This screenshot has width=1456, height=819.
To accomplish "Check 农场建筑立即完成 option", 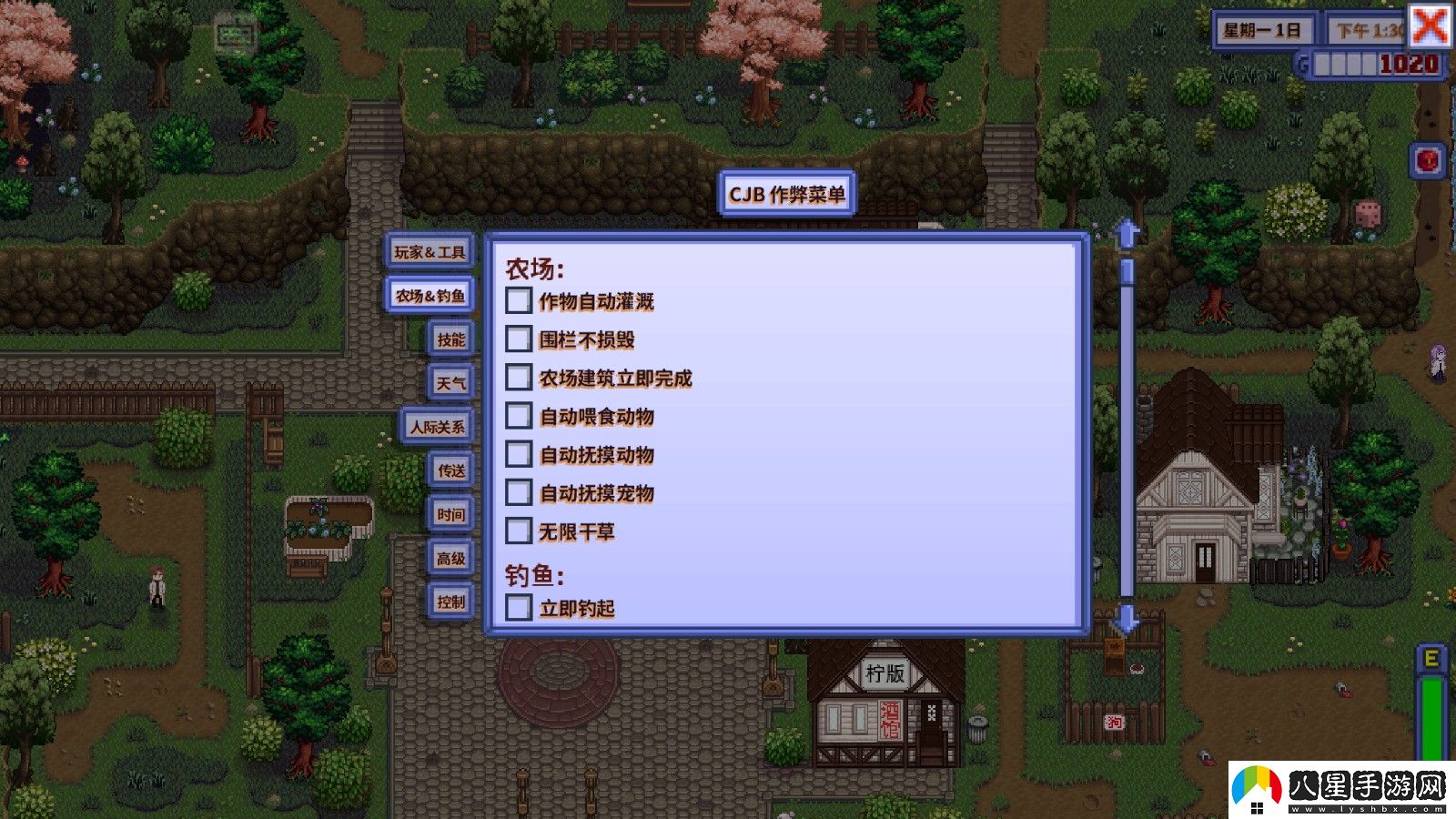I will coord(519,378).
